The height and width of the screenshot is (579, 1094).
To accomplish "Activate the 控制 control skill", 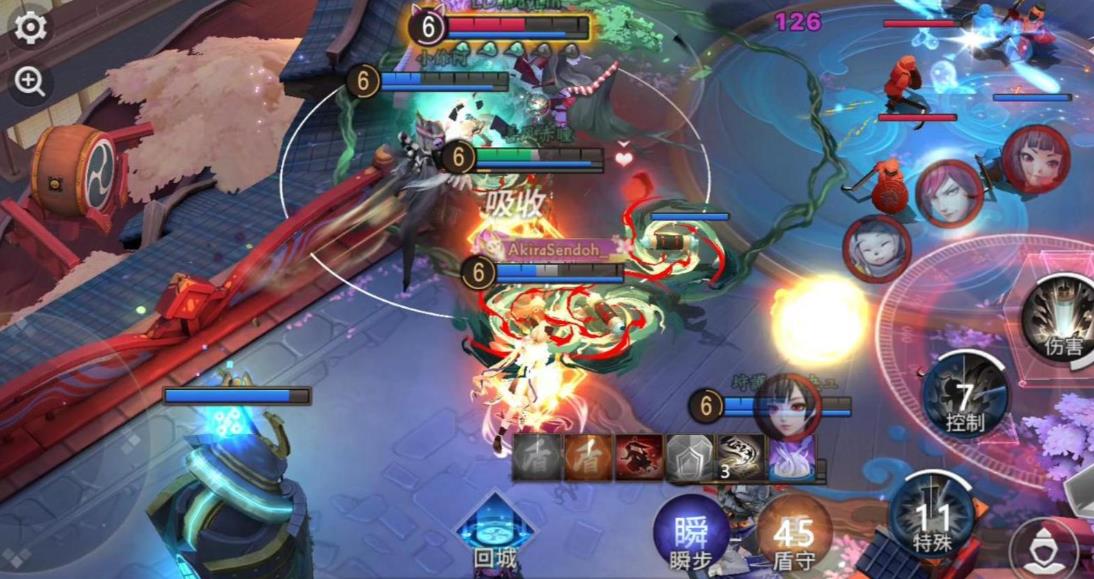I will [x=964, y=394].
